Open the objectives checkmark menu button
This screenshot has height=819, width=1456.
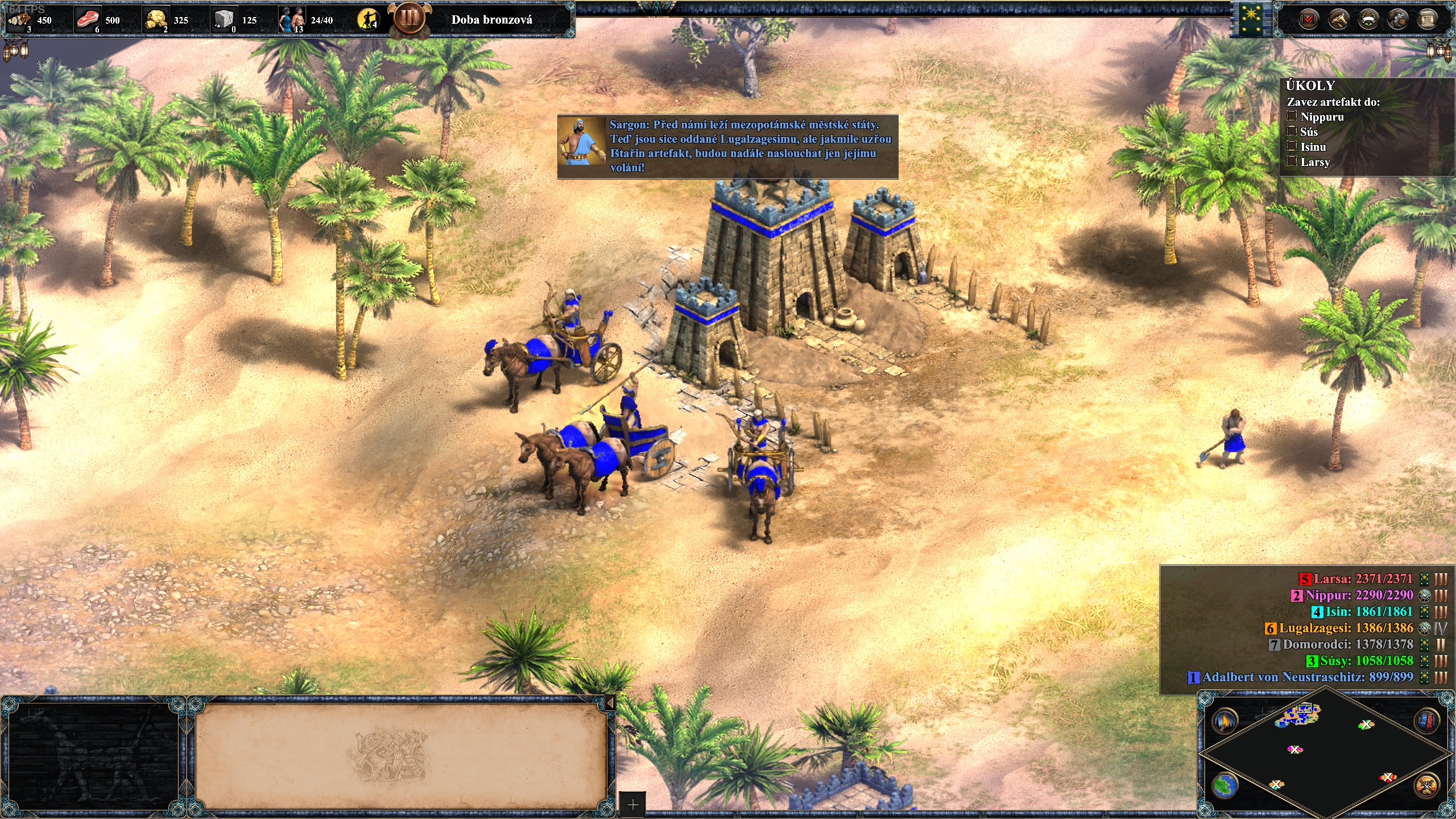point(1309,20)
